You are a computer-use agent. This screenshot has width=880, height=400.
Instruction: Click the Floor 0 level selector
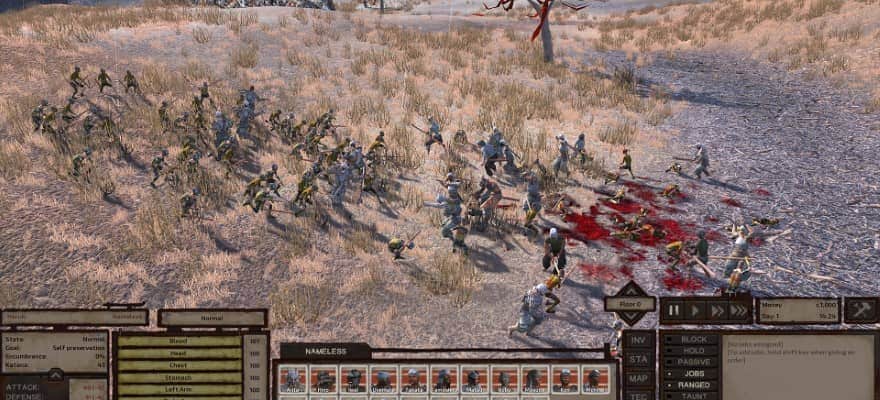tap(630, 304)
